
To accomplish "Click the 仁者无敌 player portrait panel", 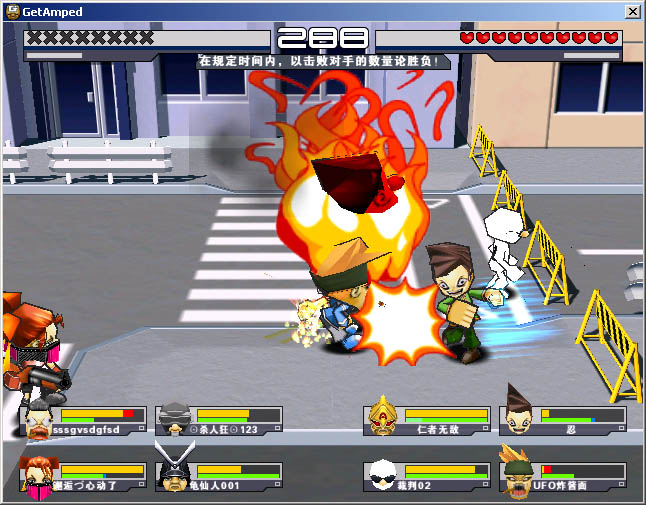I will pyautogui.click(x=428, y=420).
